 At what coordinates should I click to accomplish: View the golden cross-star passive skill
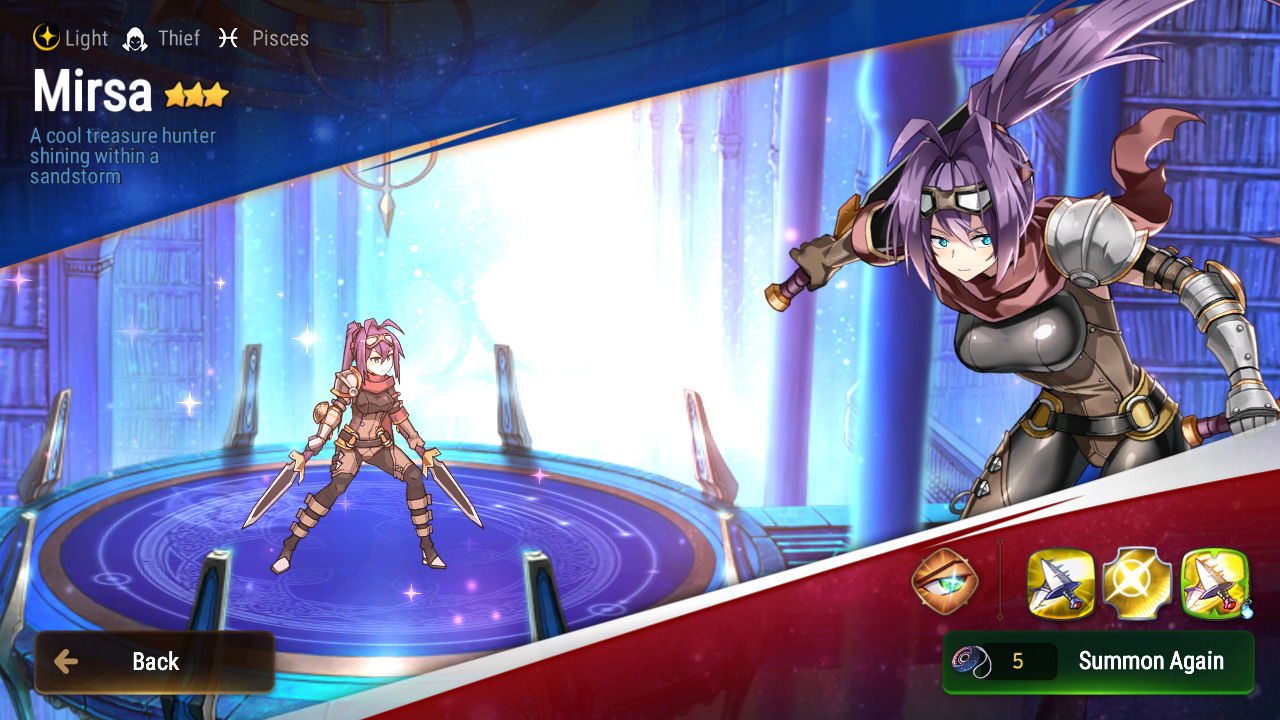[1137, 584]
